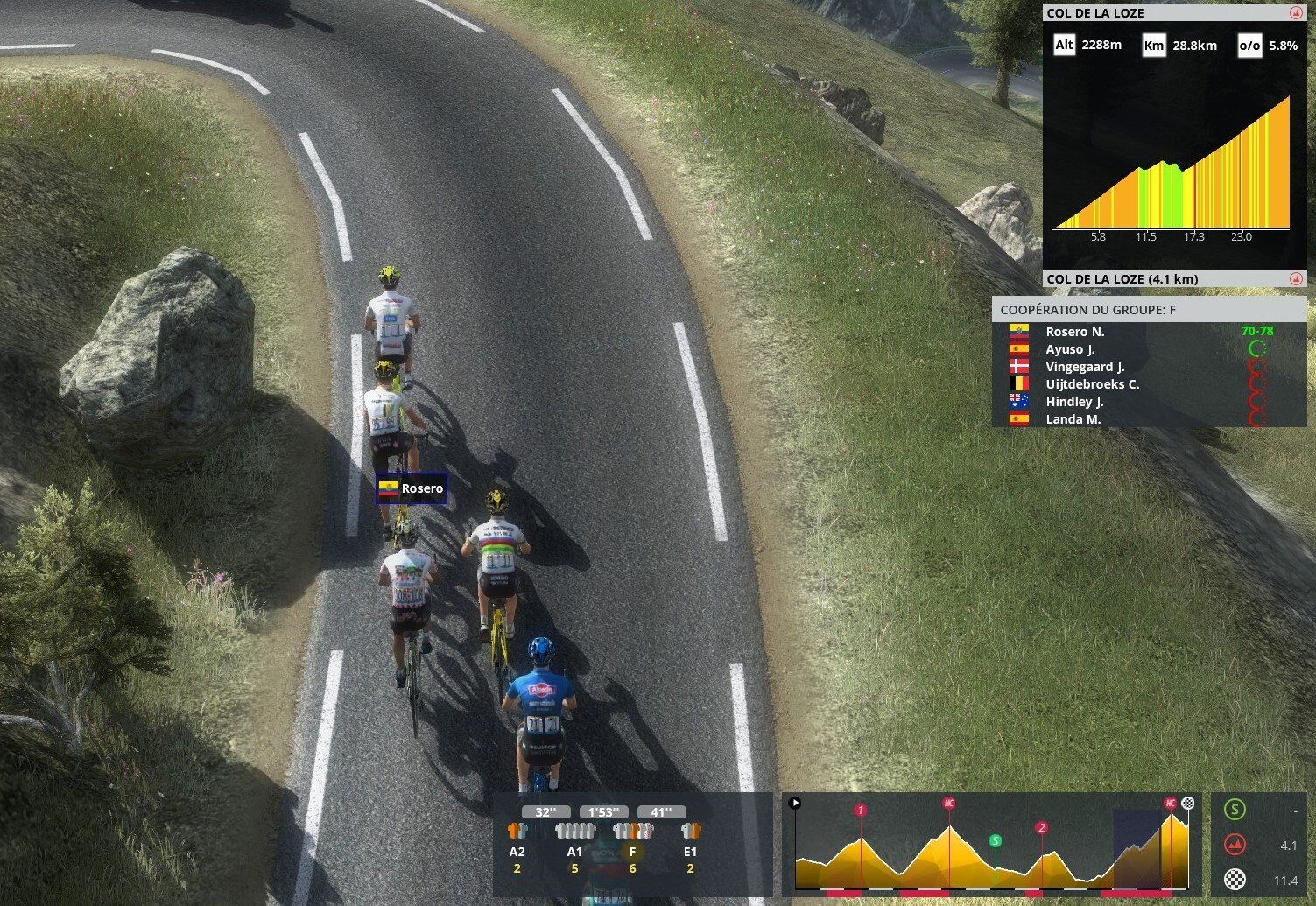Pick Uijtdebroeks C. in the cooperation panel

coord(1092,384)
